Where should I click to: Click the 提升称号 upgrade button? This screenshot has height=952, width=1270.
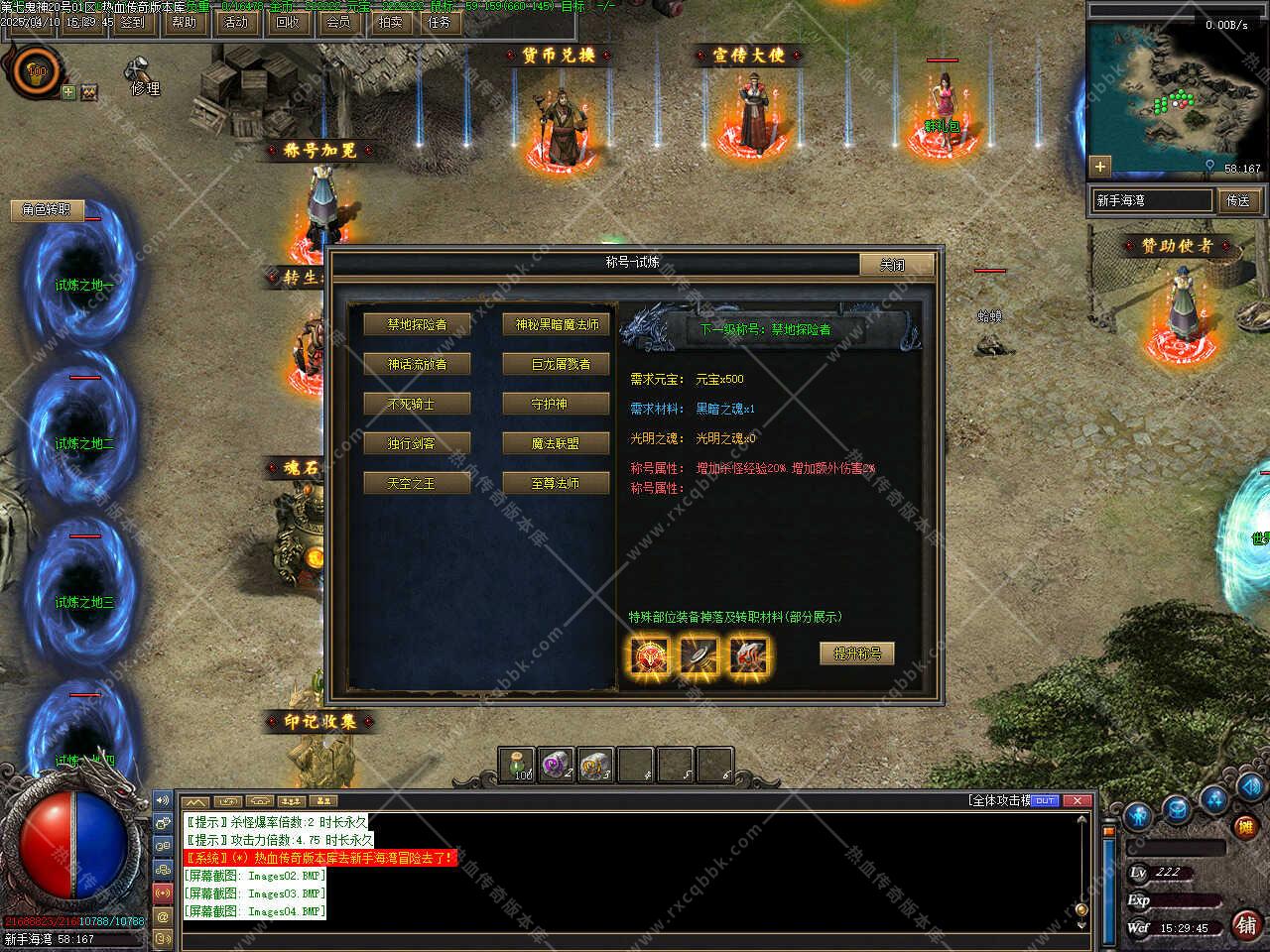click(x=856, y=654)
